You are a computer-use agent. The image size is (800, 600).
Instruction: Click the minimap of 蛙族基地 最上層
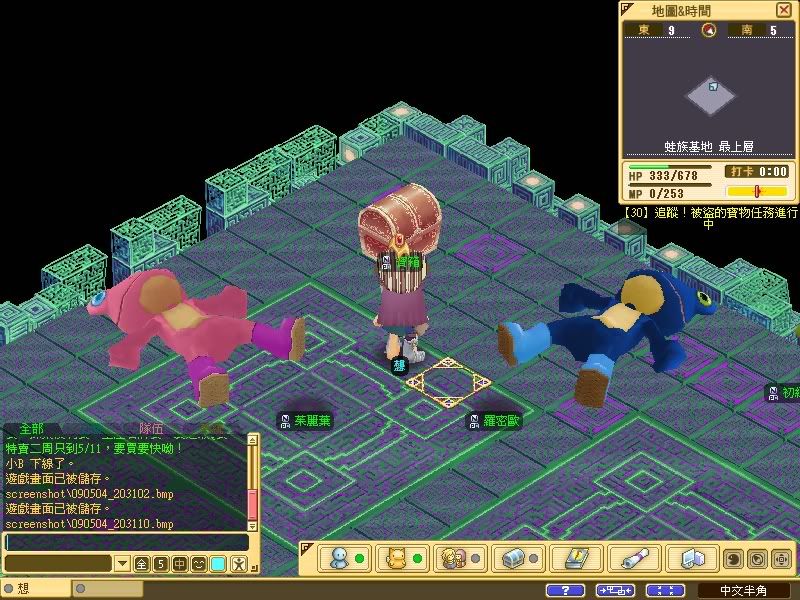[x=709, y=94]
